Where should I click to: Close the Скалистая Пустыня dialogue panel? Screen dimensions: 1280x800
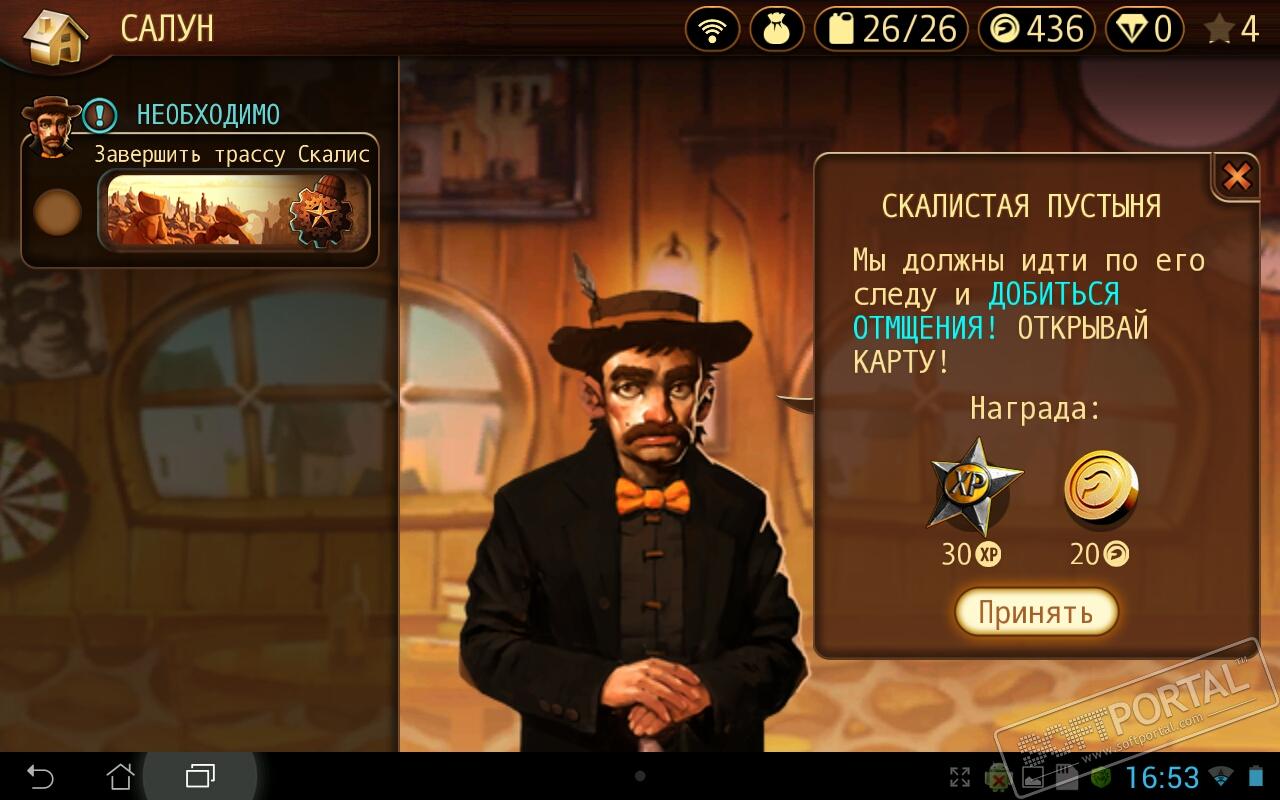click(x=1237, y=178)
